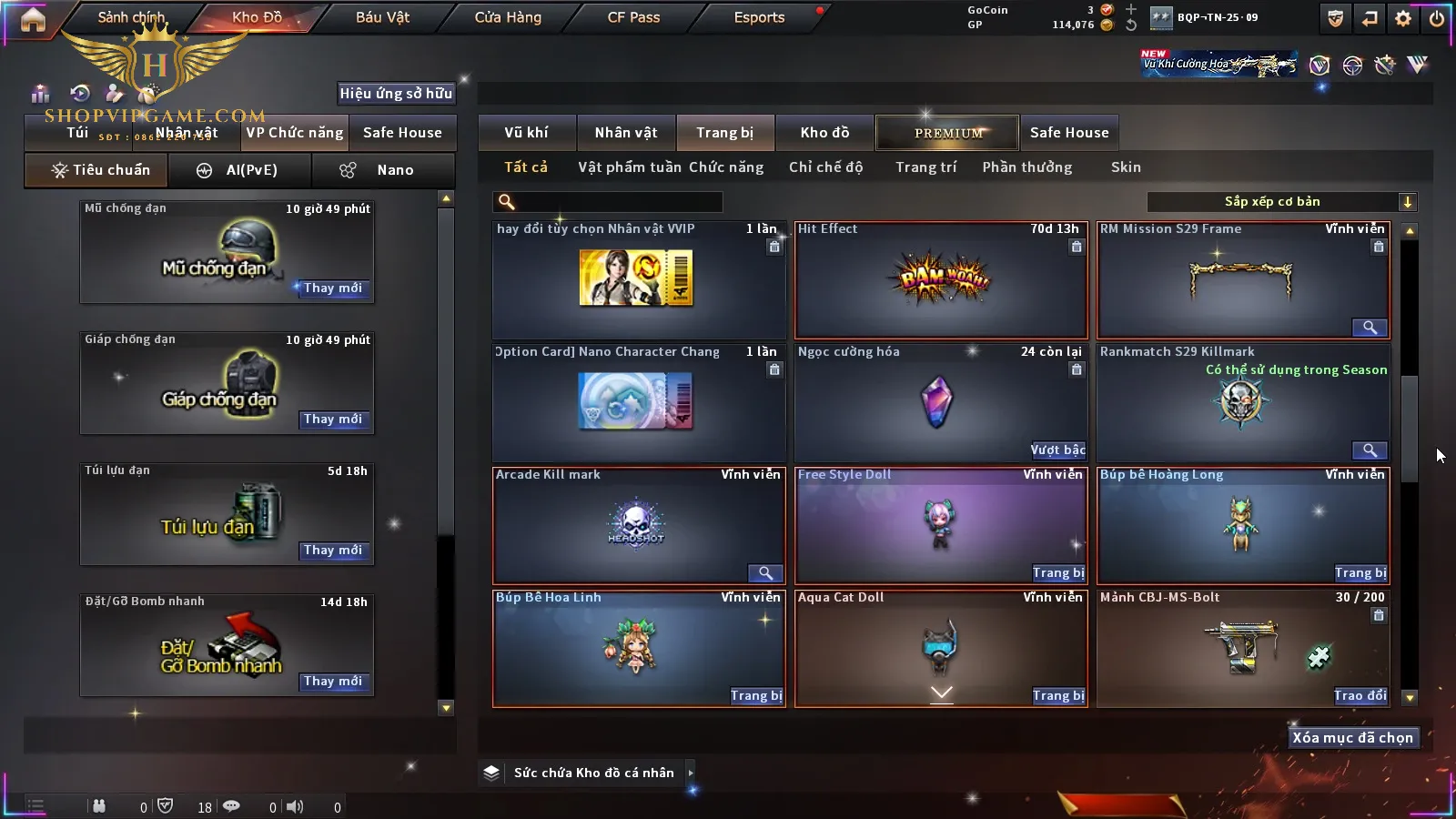
Task: Switch to the Vũ khí tab
Action: (526, 133)
